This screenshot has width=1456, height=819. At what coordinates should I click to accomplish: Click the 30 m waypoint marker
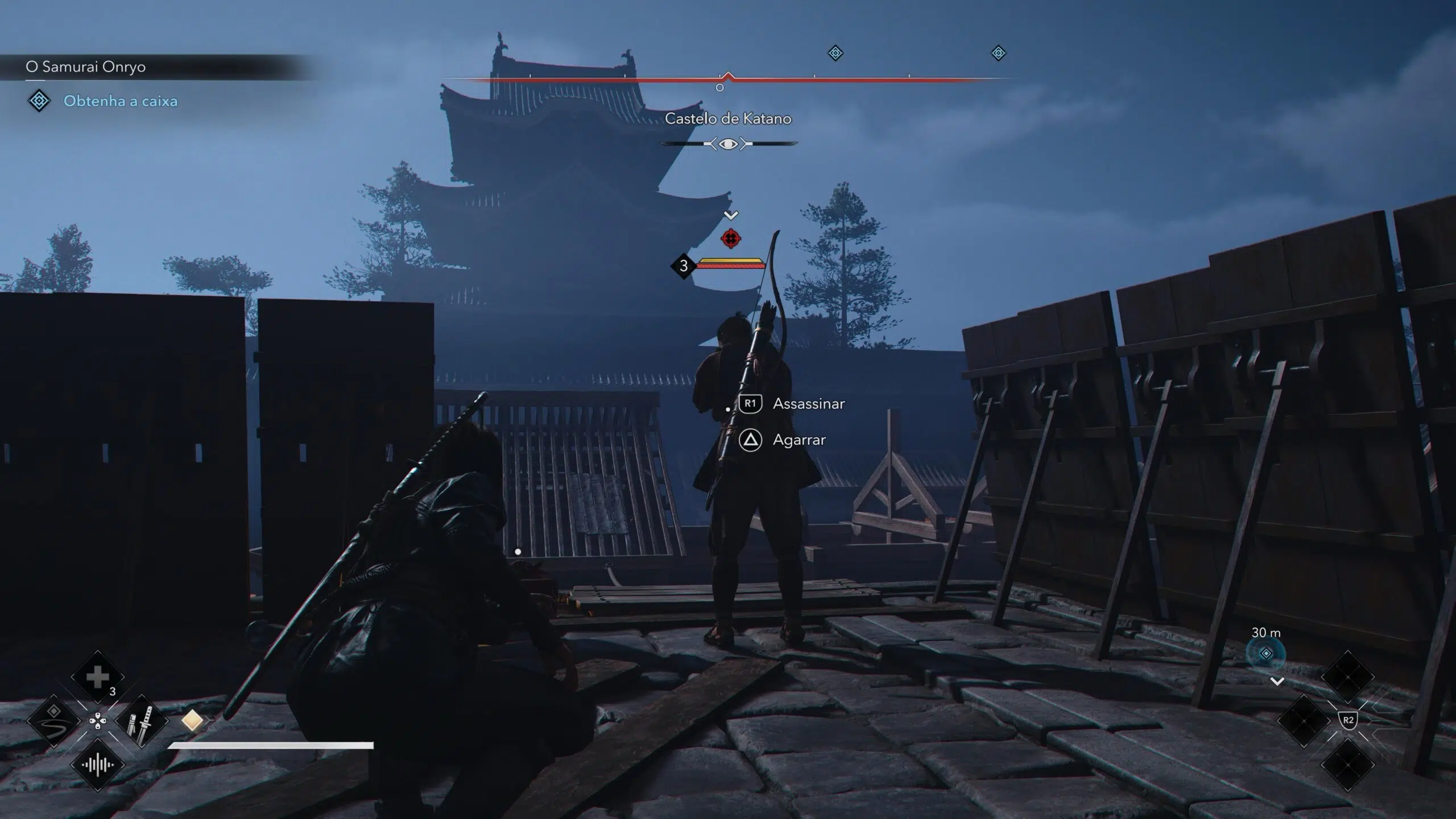point(1265,653)
